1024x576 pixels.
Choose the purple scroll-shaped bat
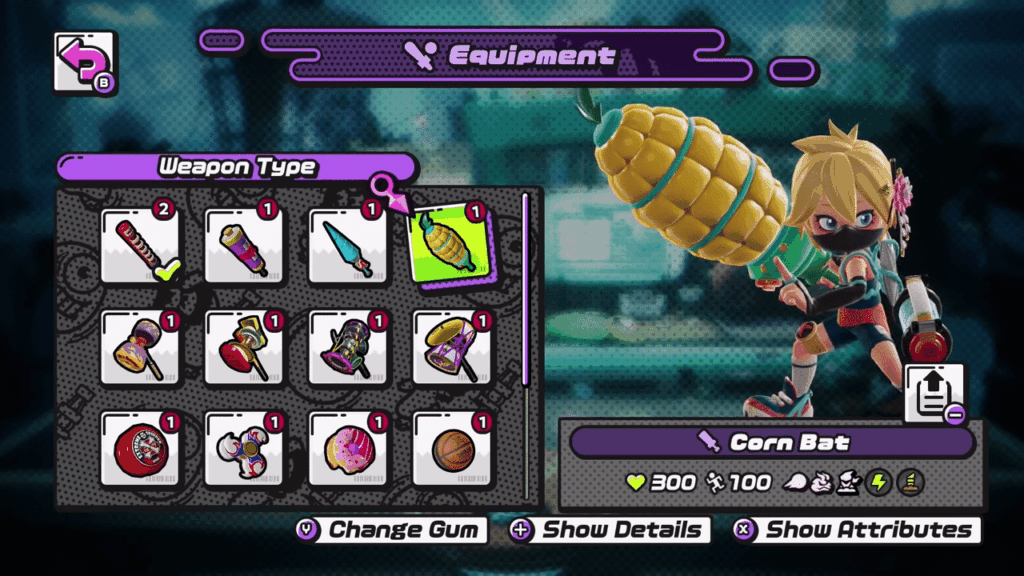click(244, 246)
